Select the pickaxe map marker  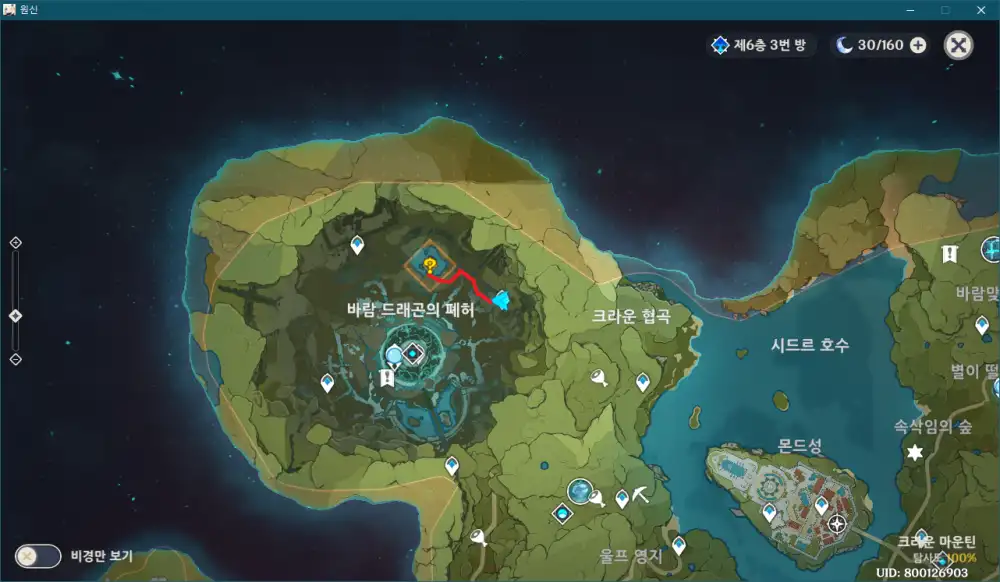641,494
